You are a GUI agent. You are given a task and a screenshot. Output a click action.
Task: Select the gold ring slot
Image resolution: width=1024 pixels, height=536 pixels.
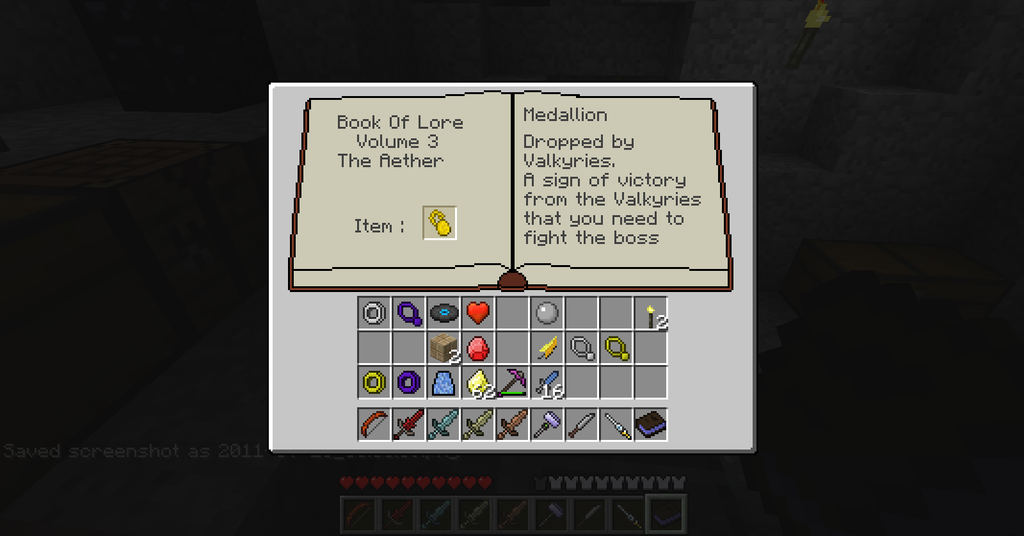tap(374, 382)
